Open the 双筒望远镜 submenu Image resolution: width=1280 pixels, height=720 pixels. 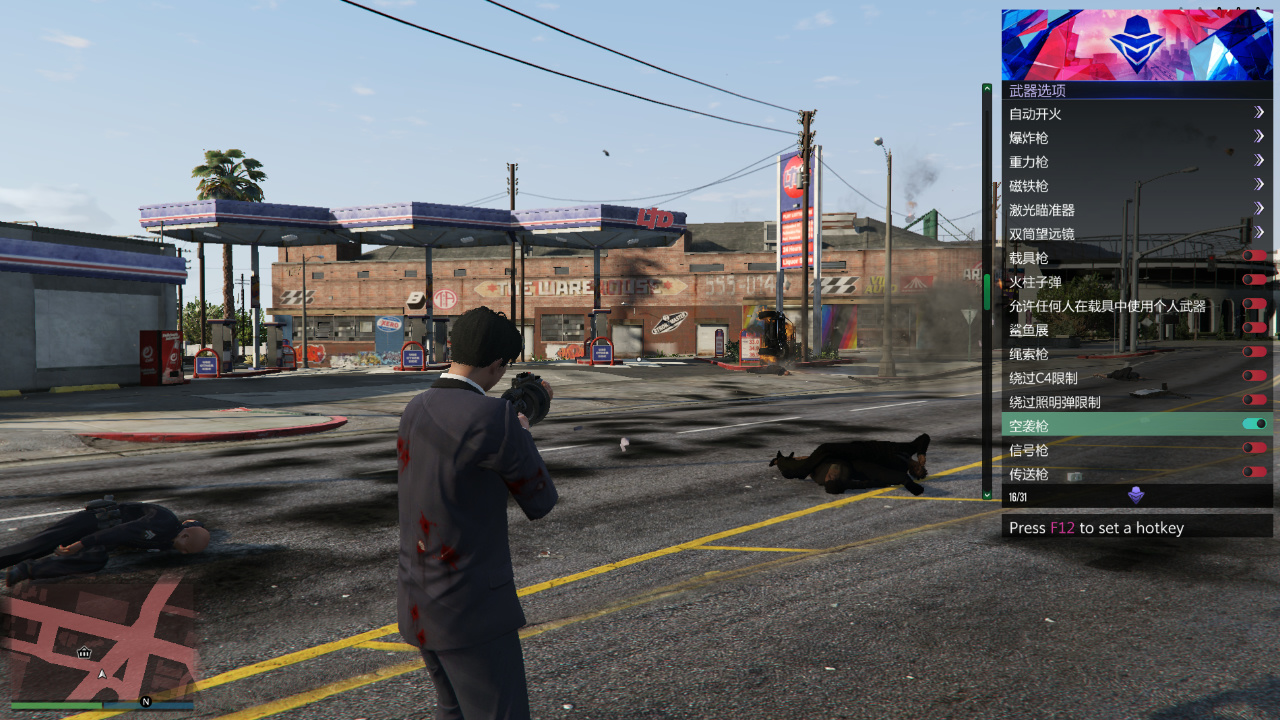(x=1136, y=234)
